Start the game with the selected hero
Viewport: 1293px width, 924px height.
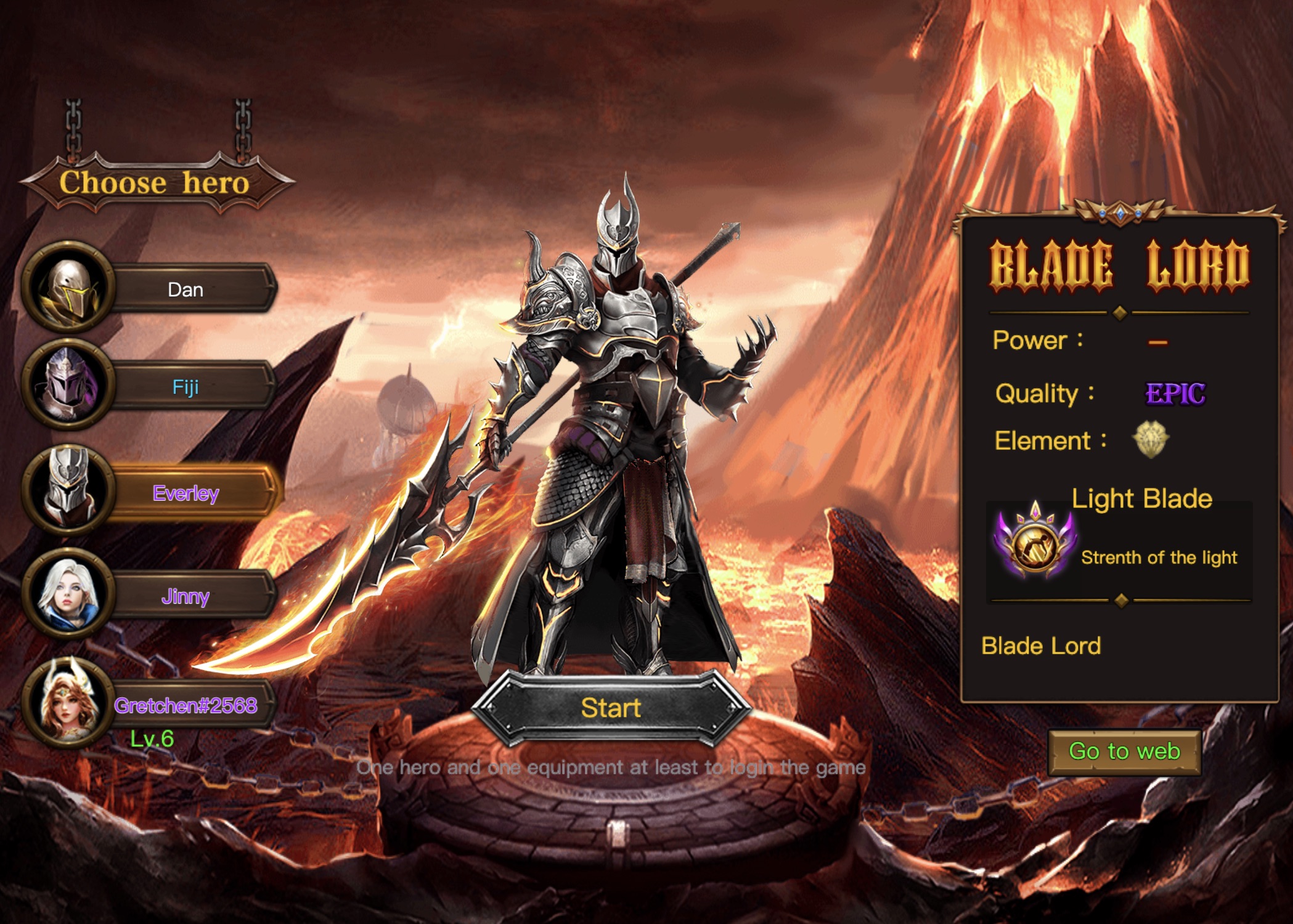coord(611,708)
